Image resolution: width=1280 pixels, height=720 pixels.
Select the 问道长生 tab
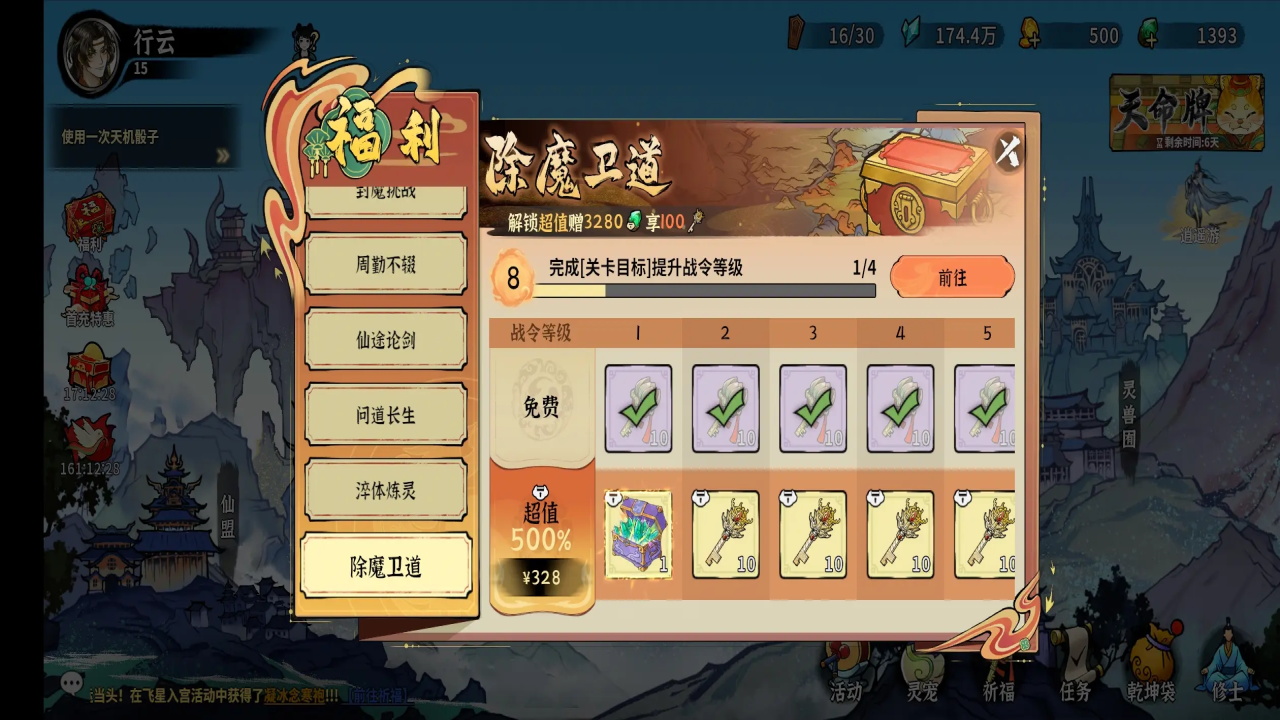(386, 415)
